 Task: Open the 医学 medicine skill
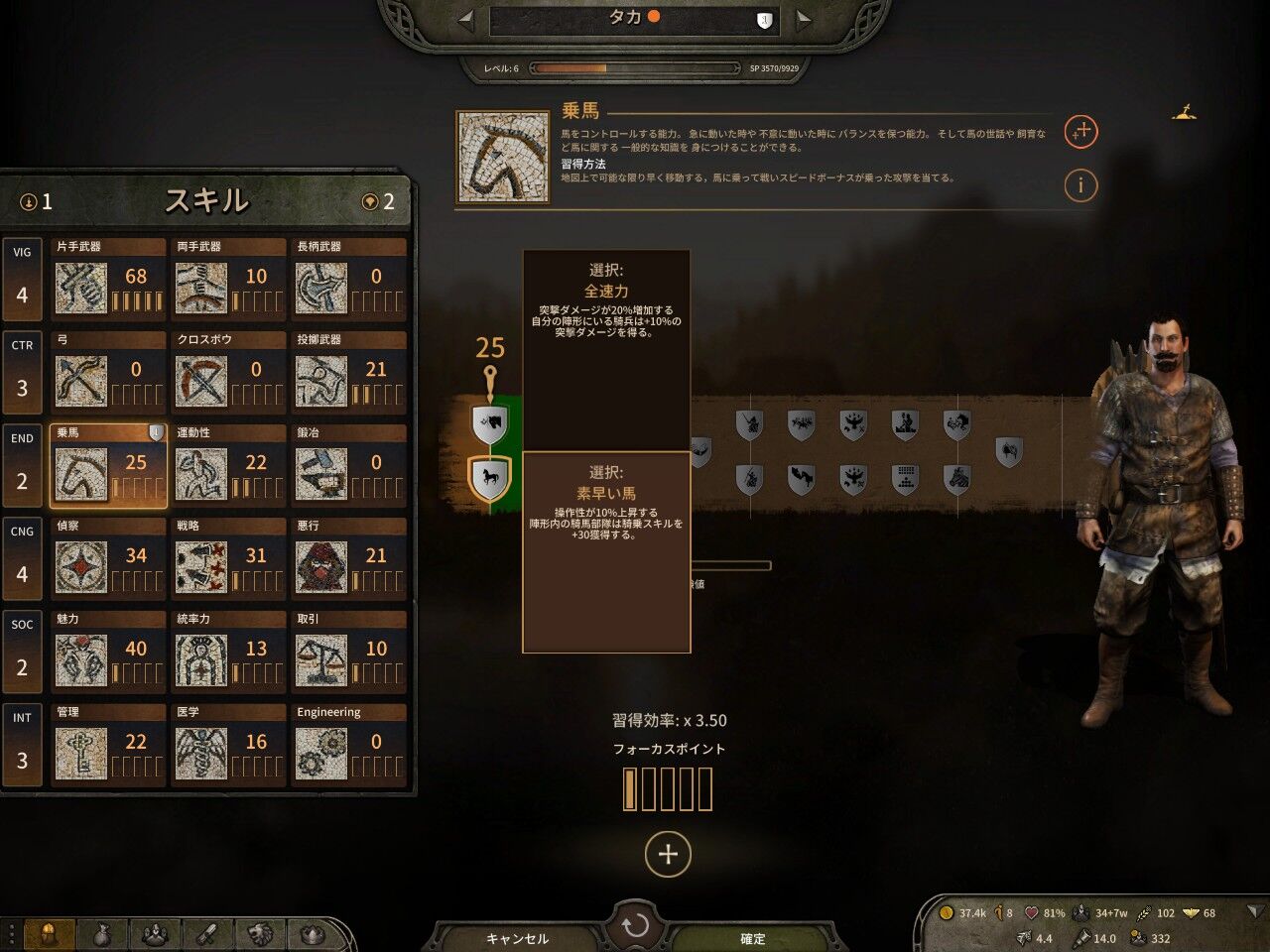coord(229,744)
